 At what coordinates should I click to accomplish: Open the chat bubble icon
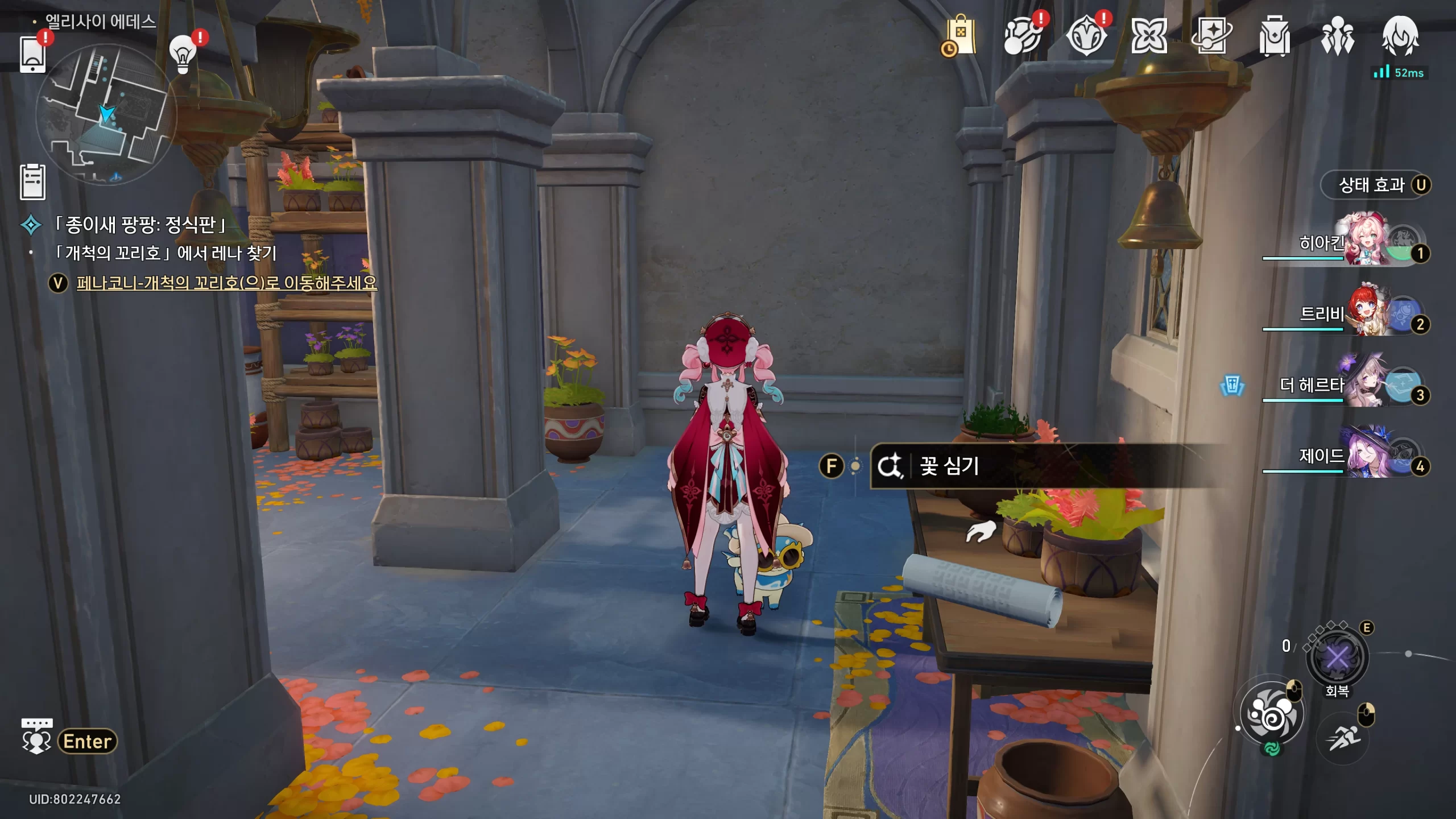[x=36, y=735]
